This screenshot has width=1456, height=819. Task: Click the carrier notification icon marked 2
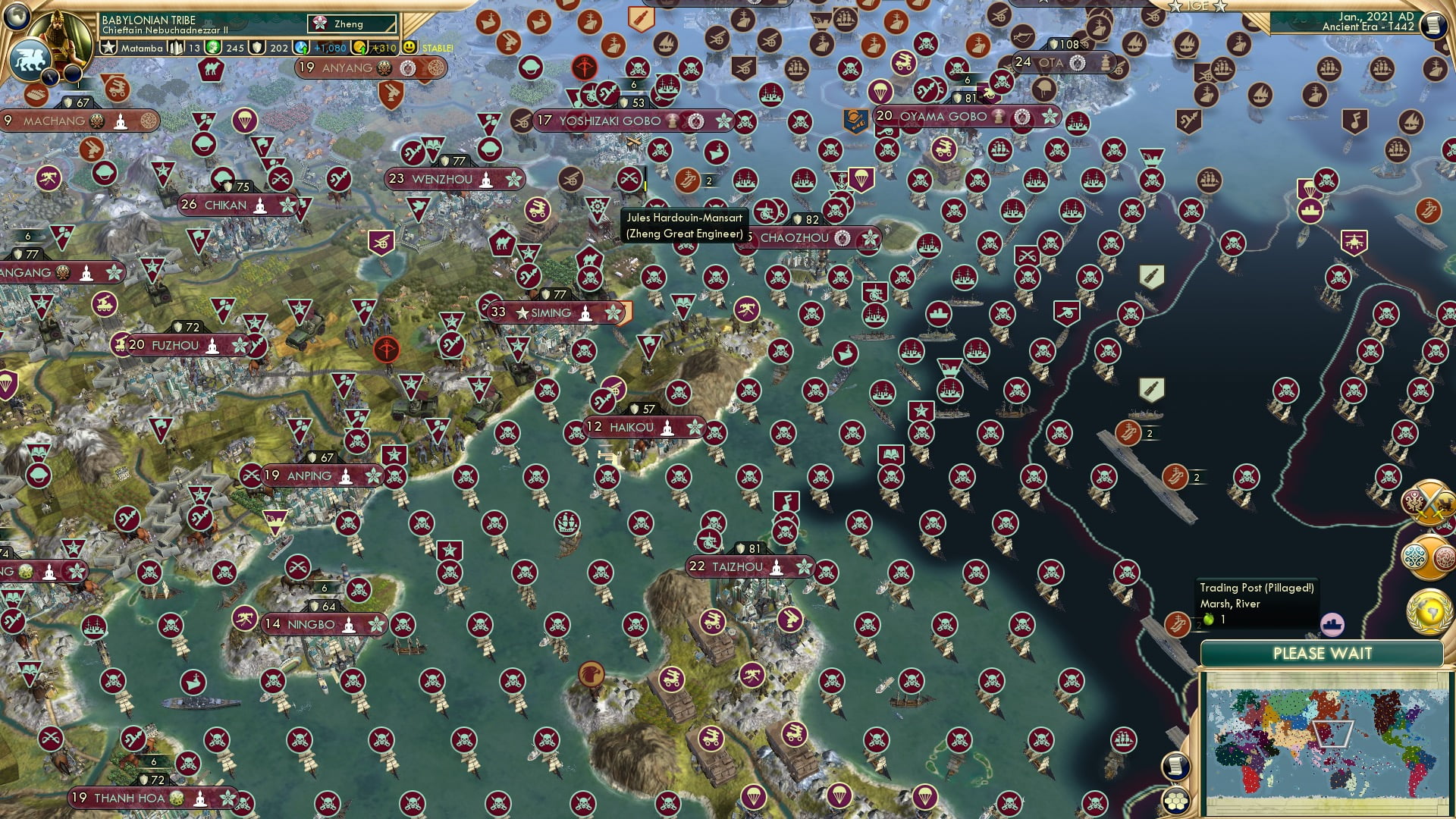[1128, 433]
